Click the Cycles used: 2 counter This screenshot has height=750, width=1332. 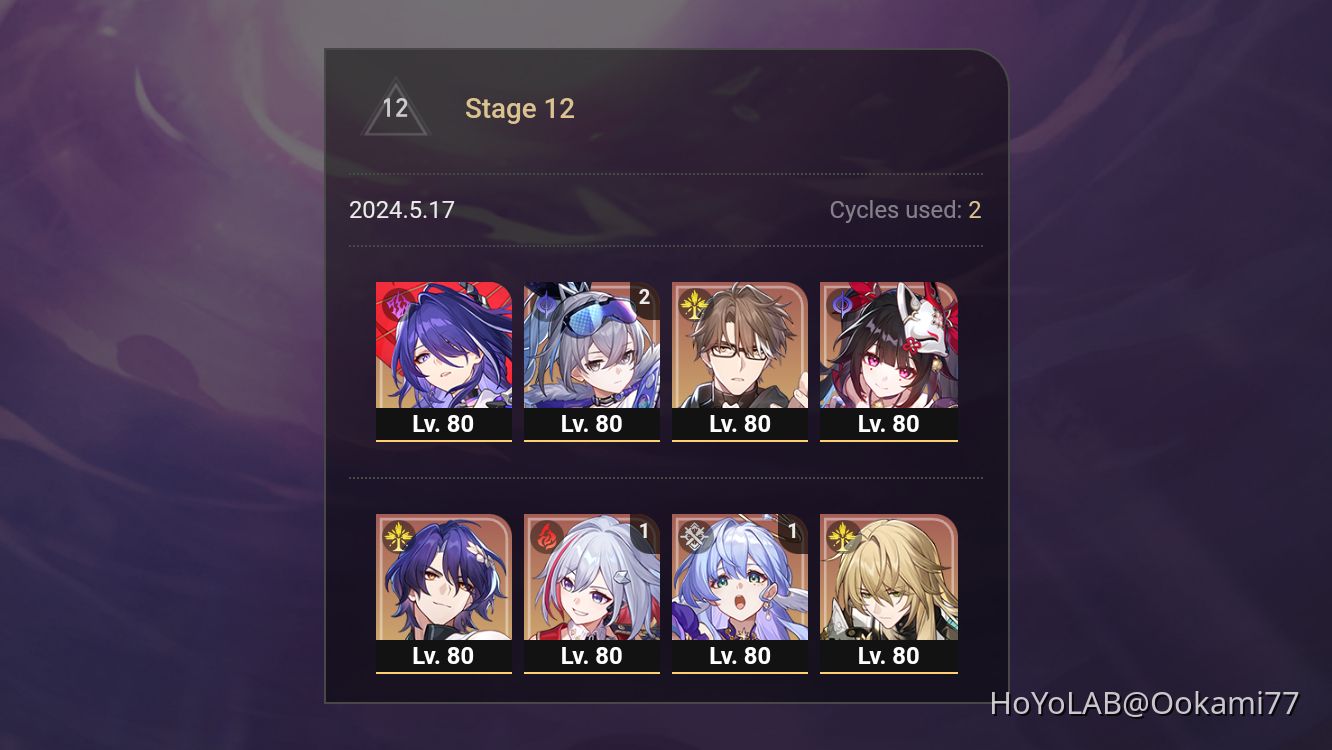904,210
